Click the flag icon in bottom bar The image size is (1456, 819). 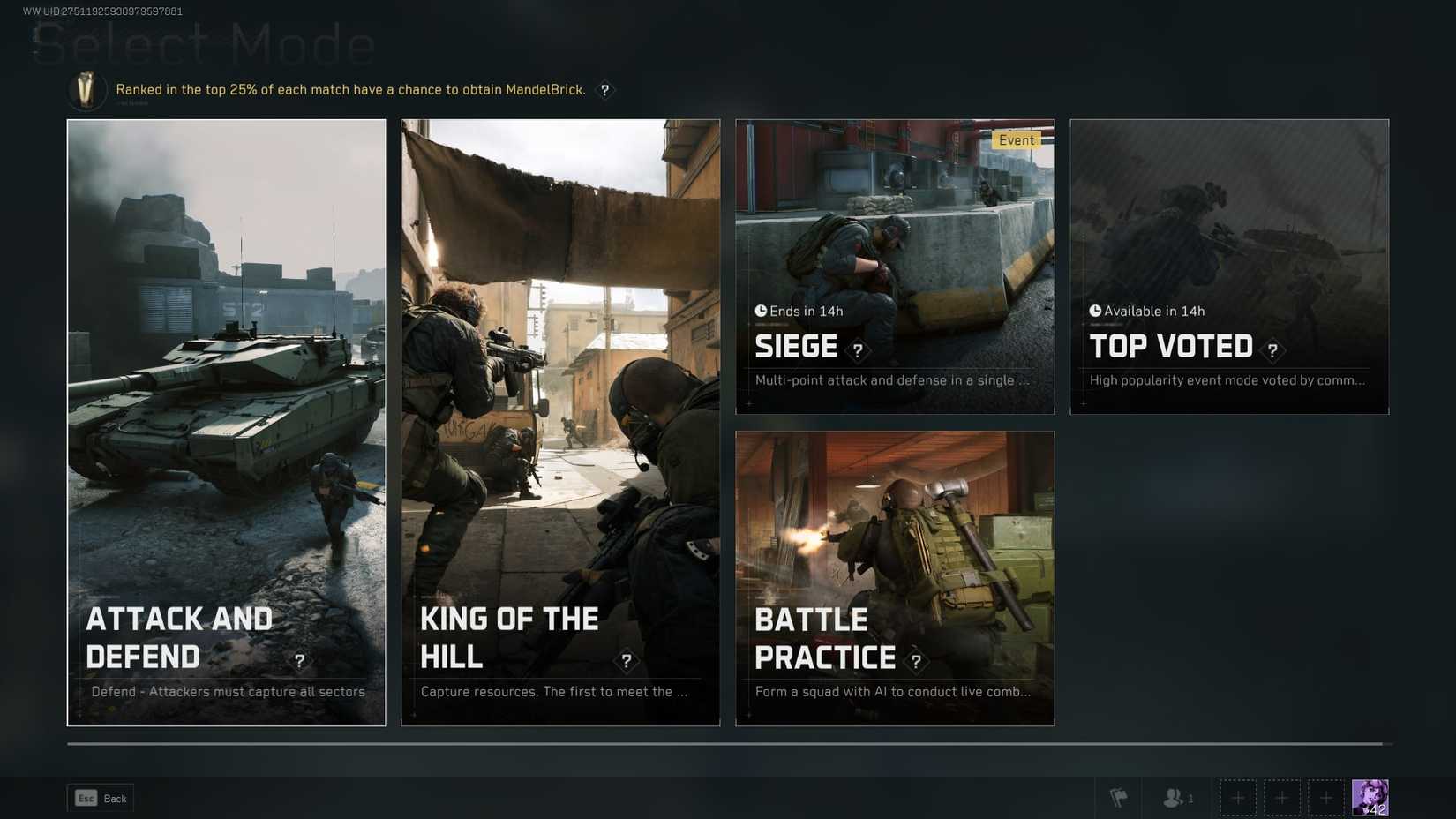[1118, 798]
